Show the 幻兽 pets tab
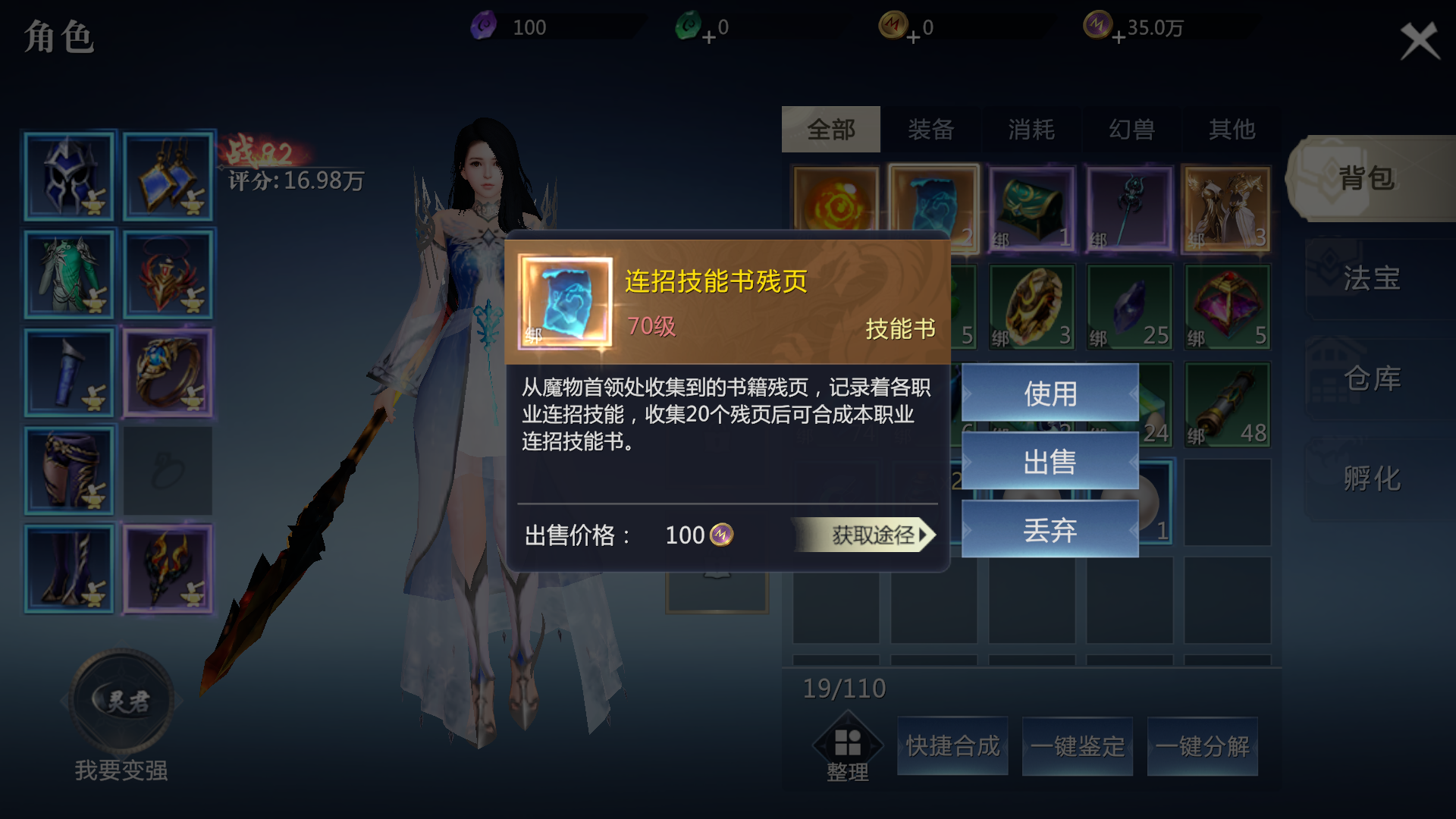This screenshot has height=819, width=1456. coord(1131,129)
